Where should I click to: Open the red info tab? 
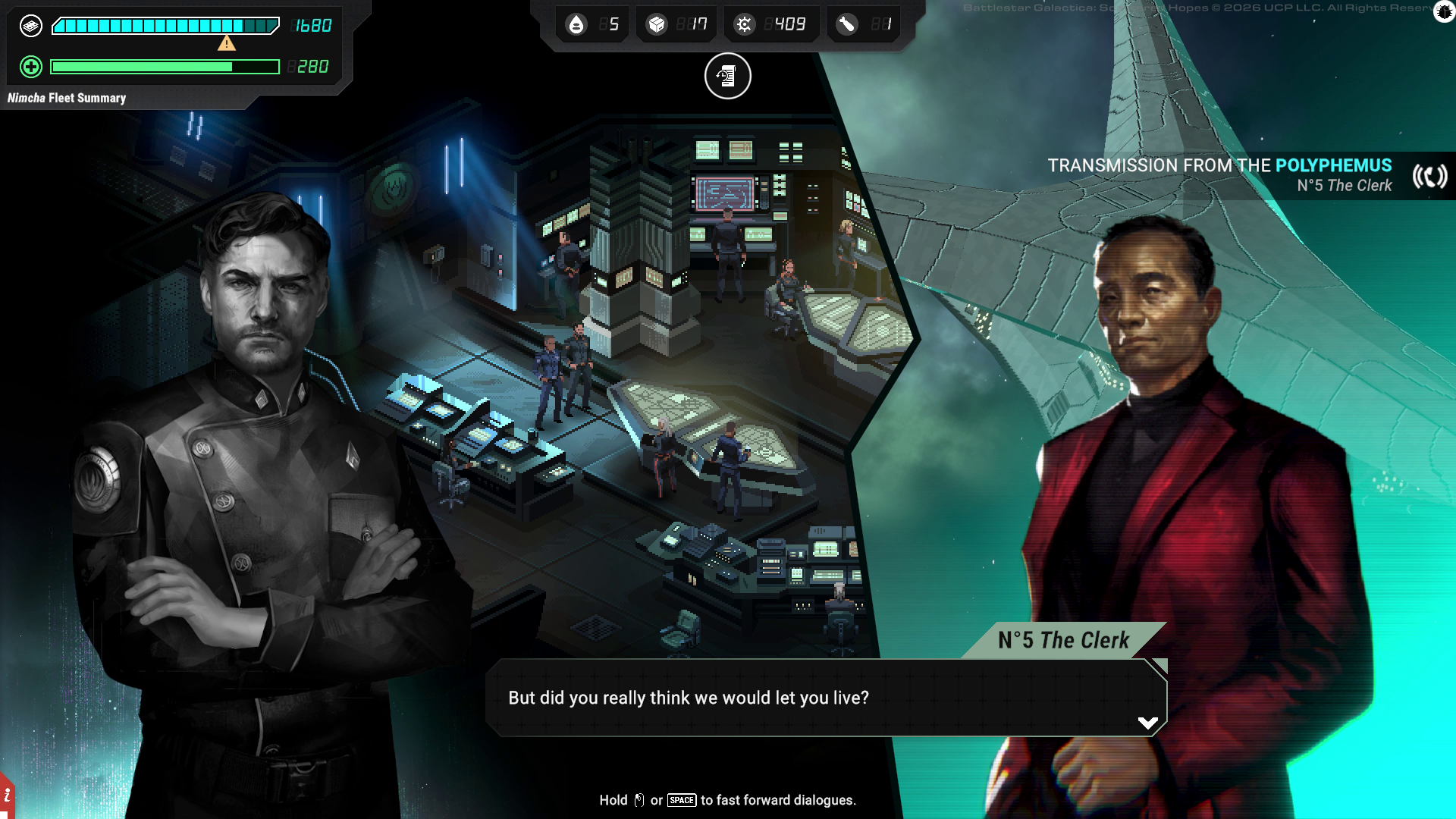coord(7,795)
